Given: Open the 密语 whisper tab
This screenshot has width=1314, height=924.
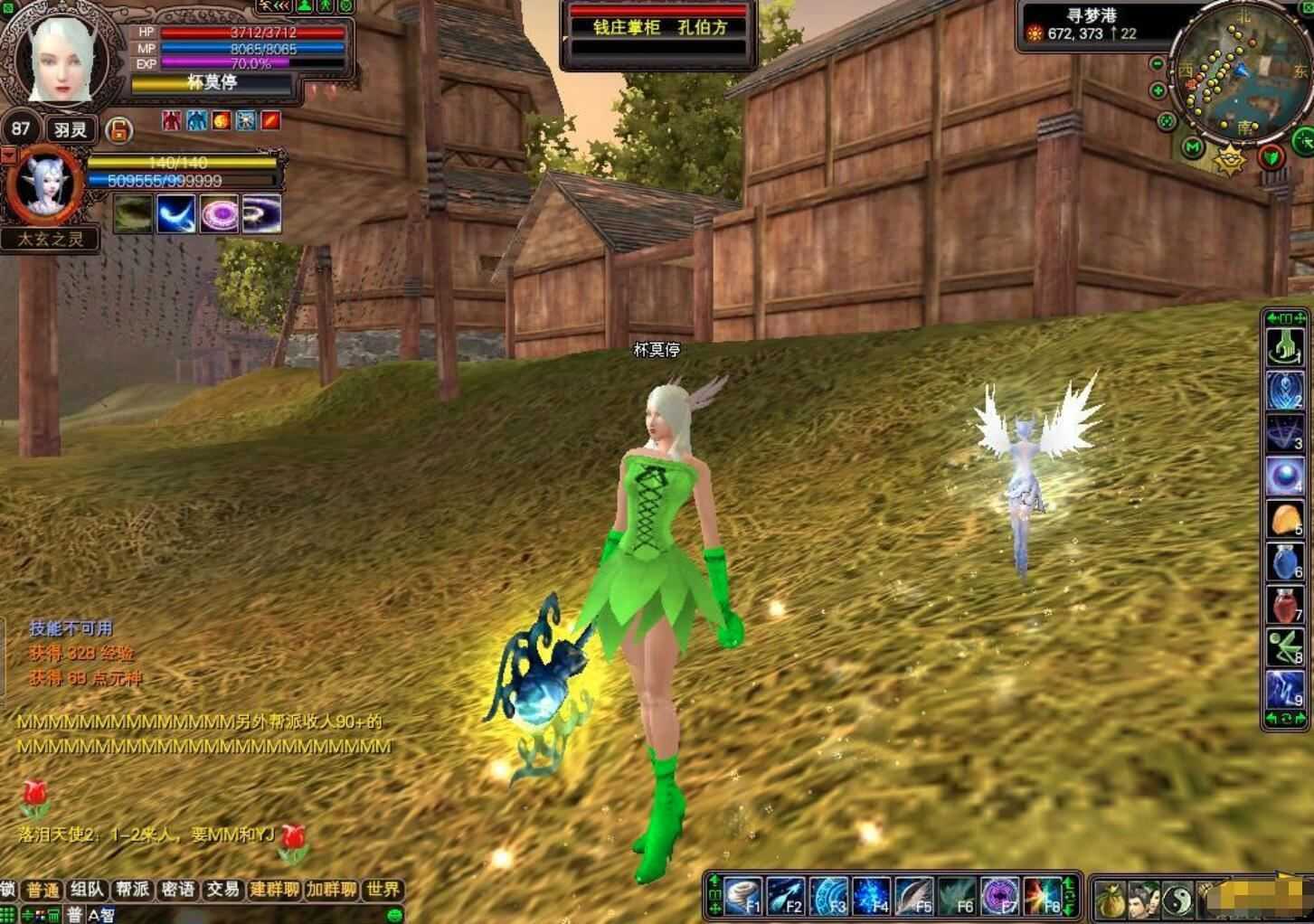Looking at the screenshot, I should click(x=177, y=890).
